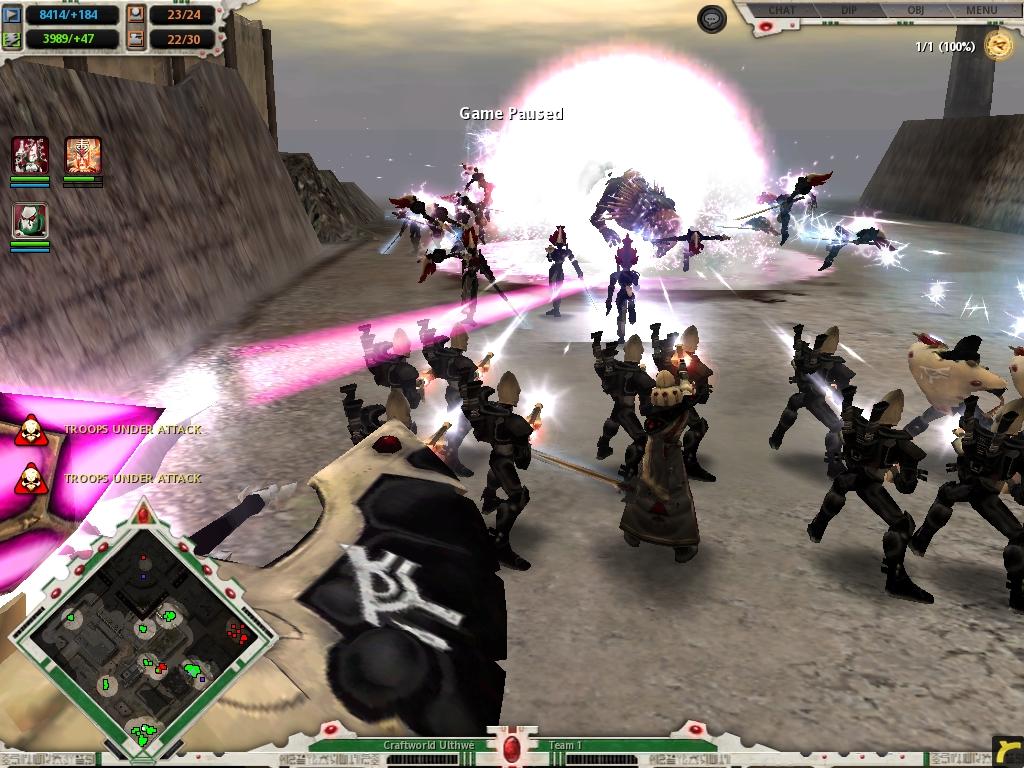Show the OBJ objectives panel
The width and height of the screenshot is (1024, 768).
(915, 10)
